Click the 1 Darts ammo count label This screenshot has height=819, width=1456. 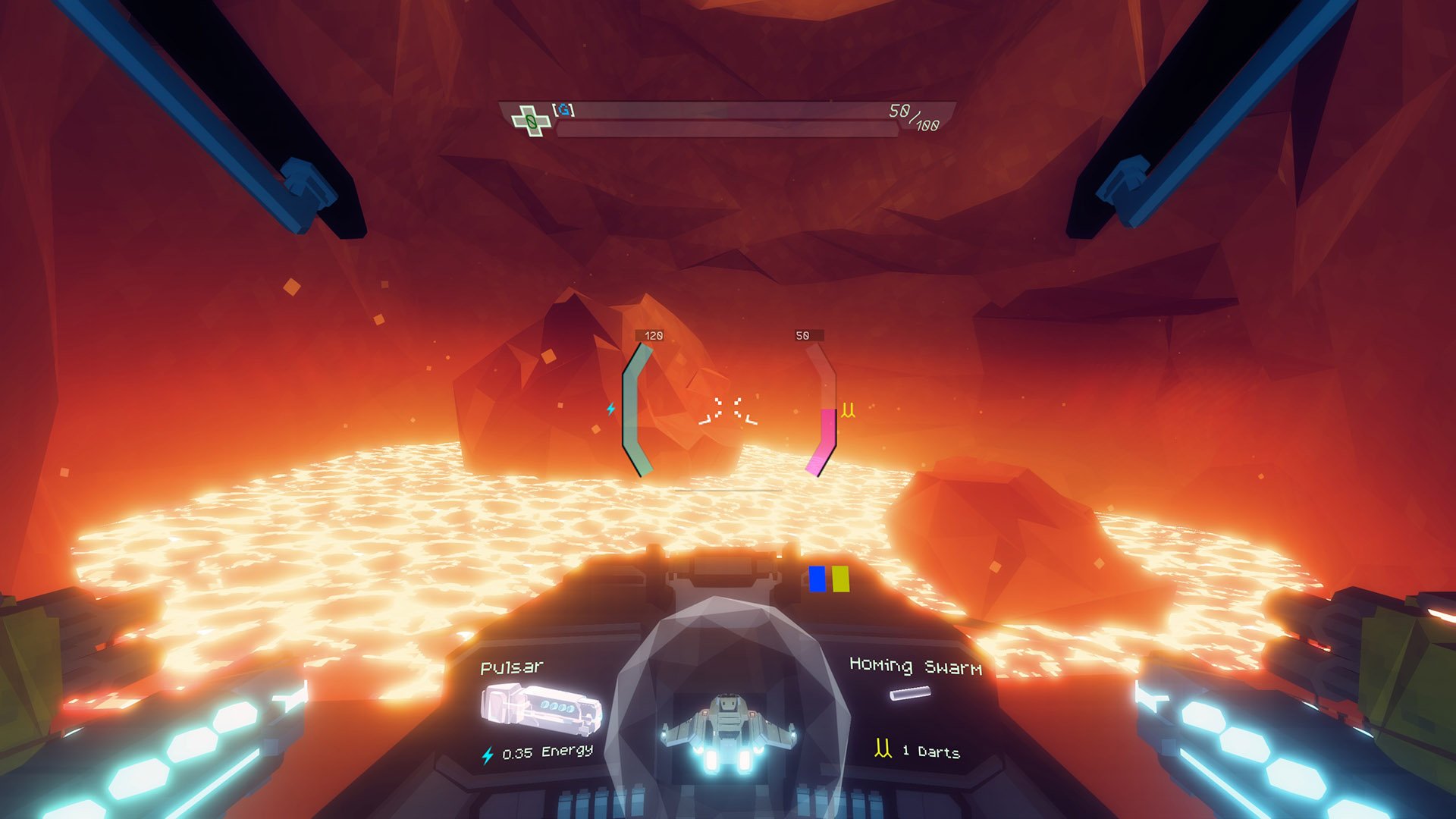[929, 752]
